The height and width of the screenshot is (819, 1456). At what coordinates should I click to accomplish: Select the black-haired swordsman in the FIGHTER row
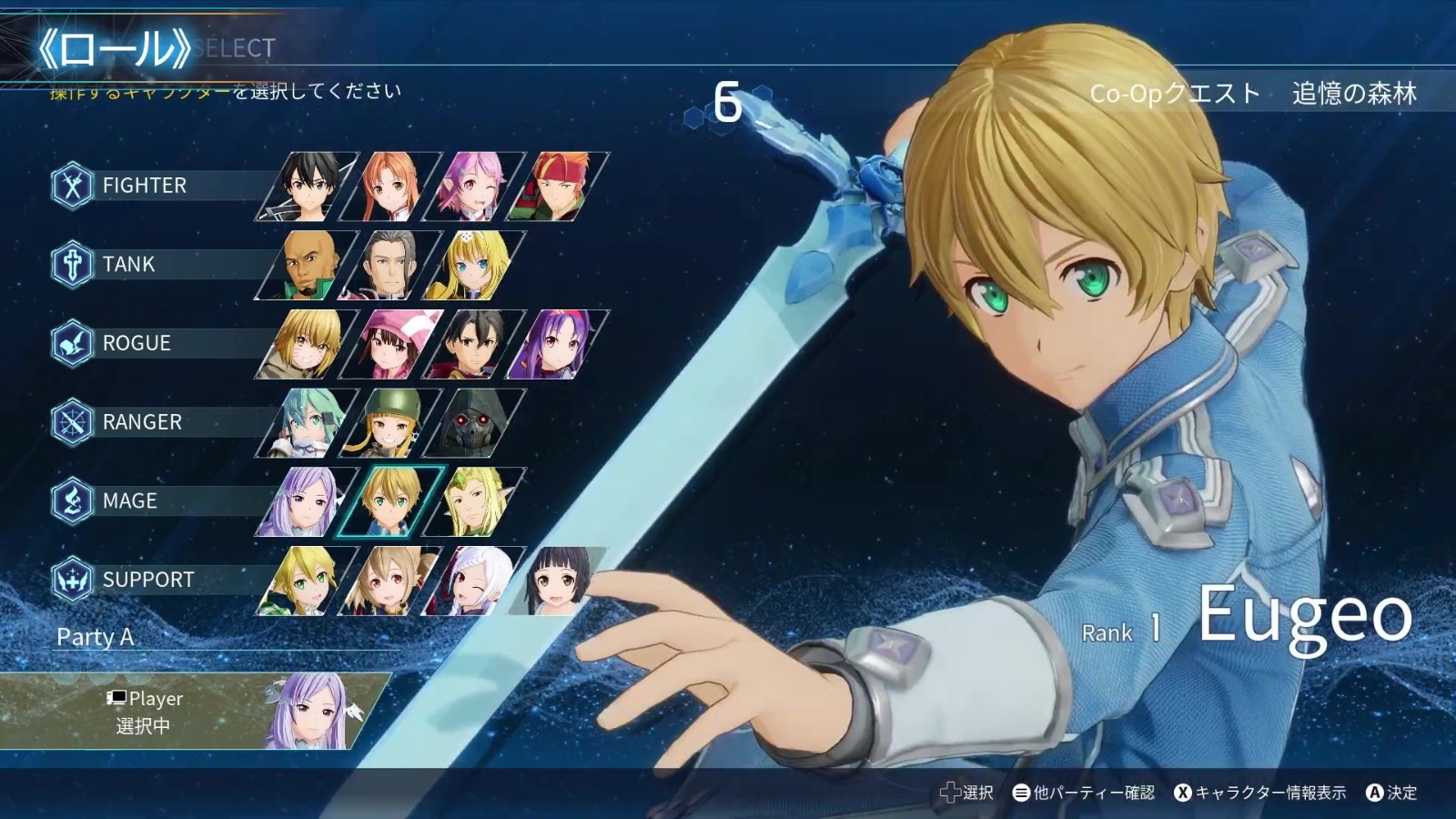(308, 187)
